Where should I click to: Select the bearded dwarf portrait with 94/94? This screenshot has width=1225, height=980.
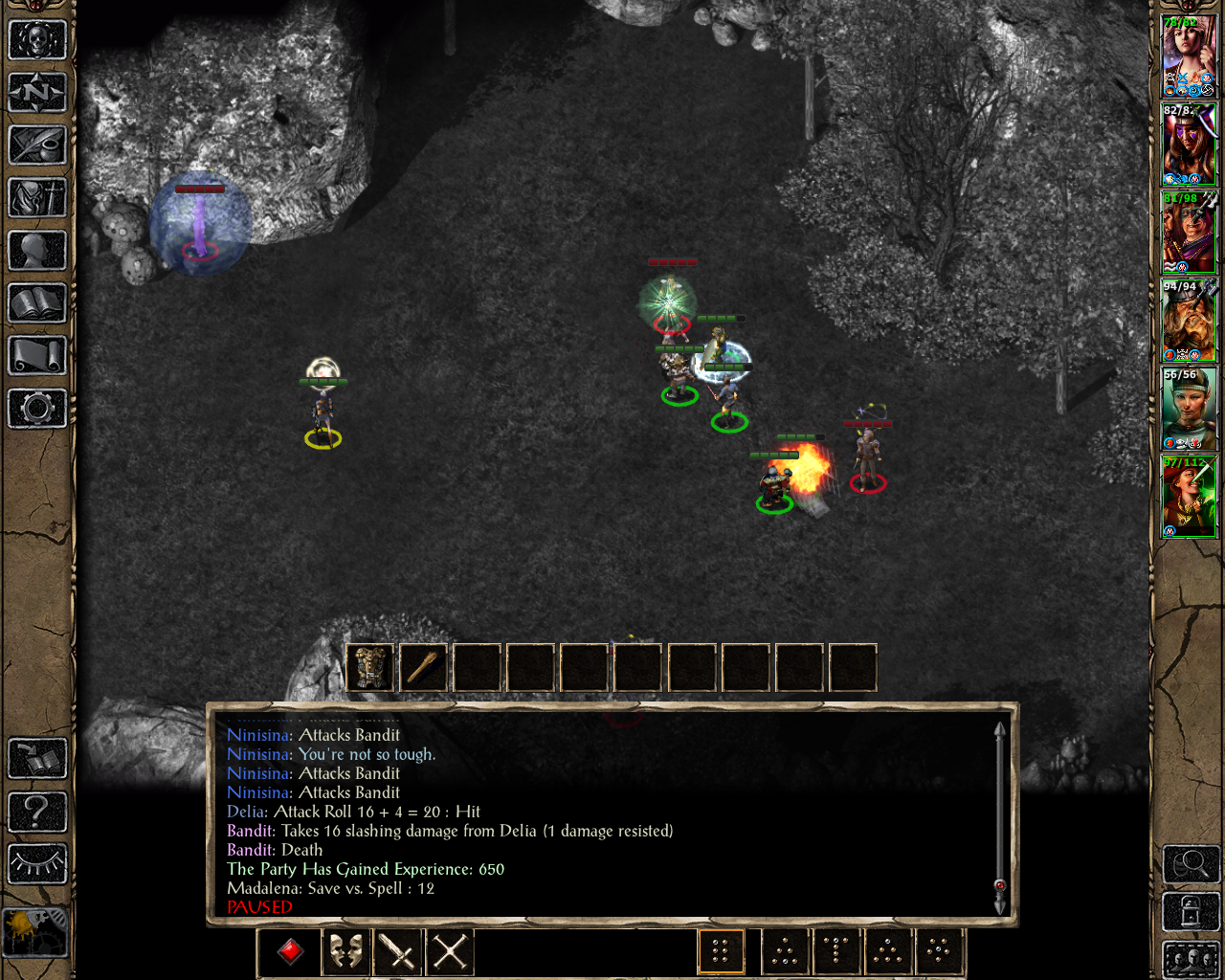[1188, 322]
